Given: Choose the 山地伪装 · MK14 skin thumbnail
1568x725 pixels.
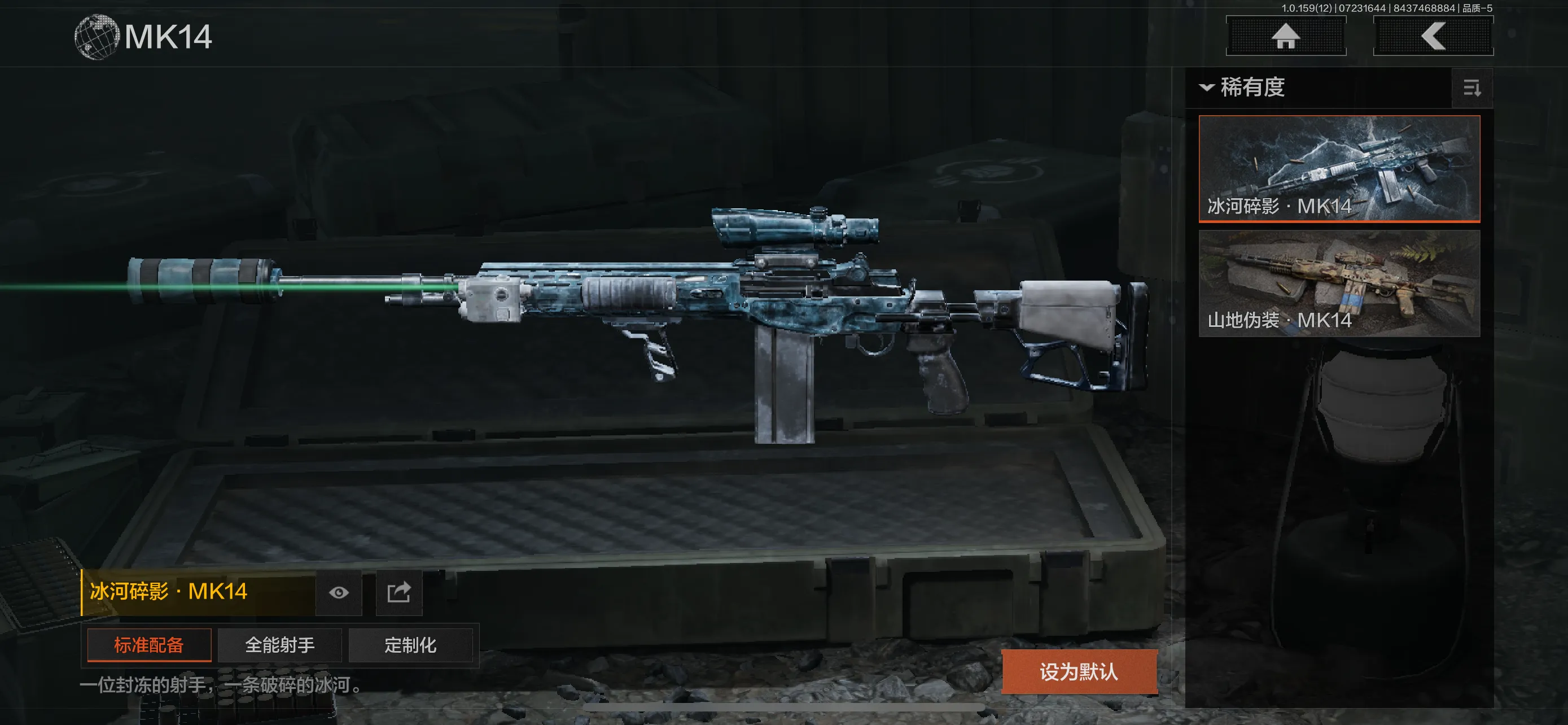Looking at the screenshot, I should coord(1339,283).
